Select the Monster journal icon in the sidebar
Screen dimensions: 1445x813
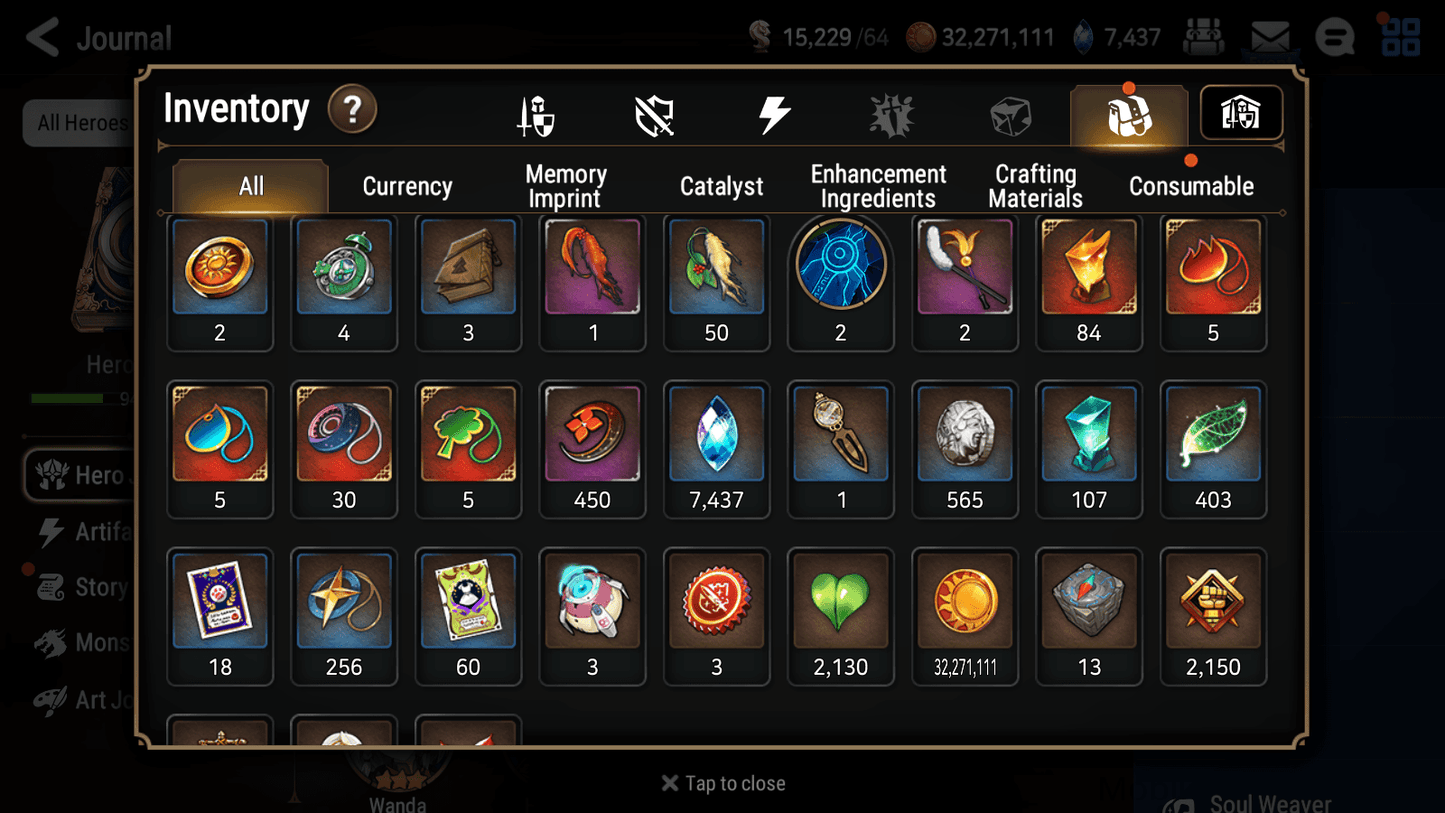pos(62,643)
